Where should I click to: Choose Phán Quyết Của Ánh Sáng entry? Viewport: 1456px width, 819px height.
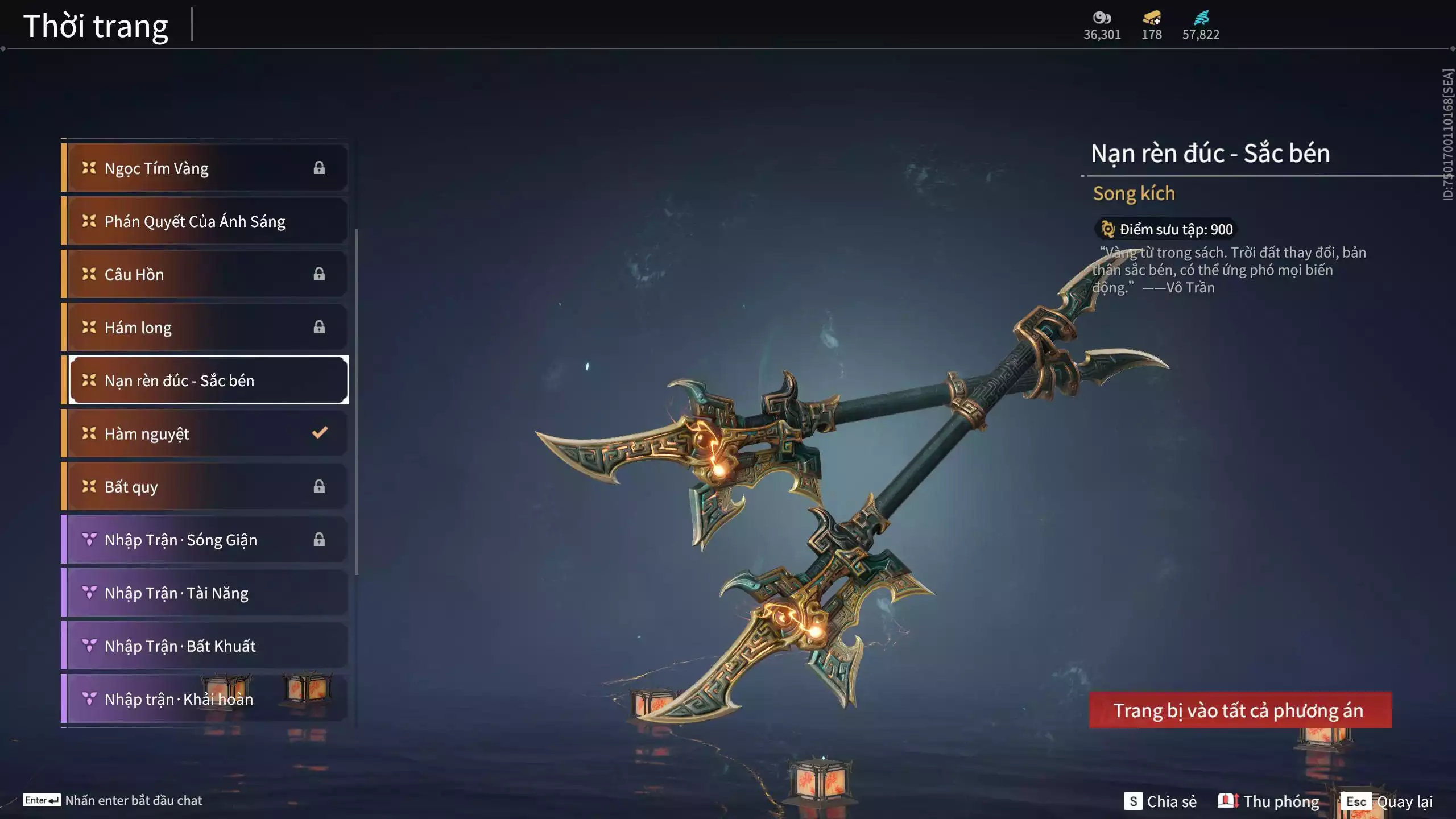click(205, 221)
